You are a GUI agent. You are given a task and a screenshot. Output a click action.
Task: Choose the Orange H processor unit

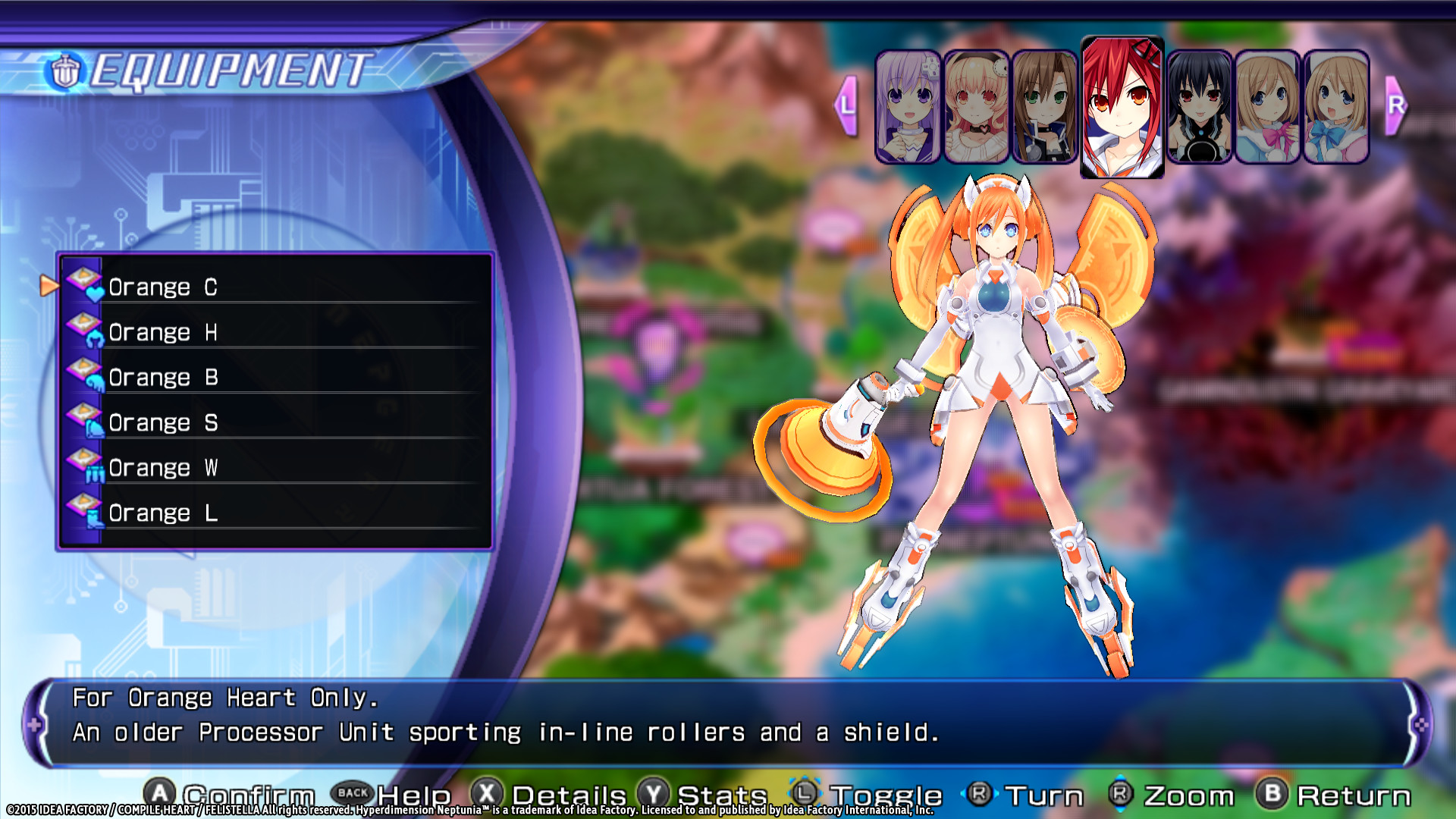273,332
